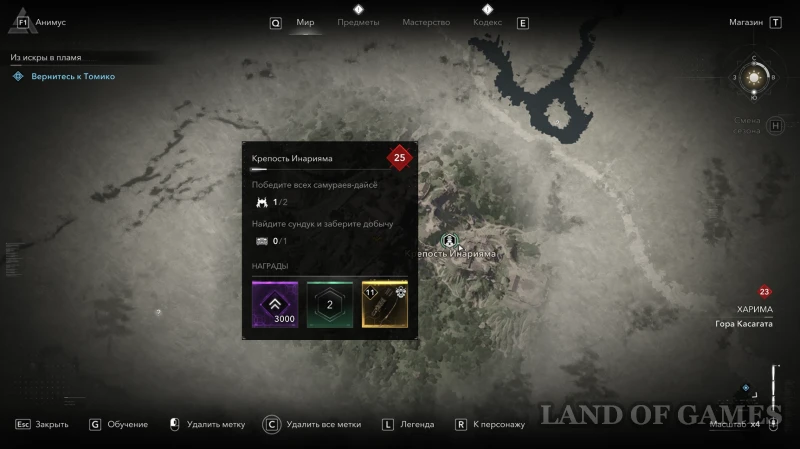Close the map with Закрыть
Image resolution: width=800 pixels, height=449 pixels.
coord(51,424)
